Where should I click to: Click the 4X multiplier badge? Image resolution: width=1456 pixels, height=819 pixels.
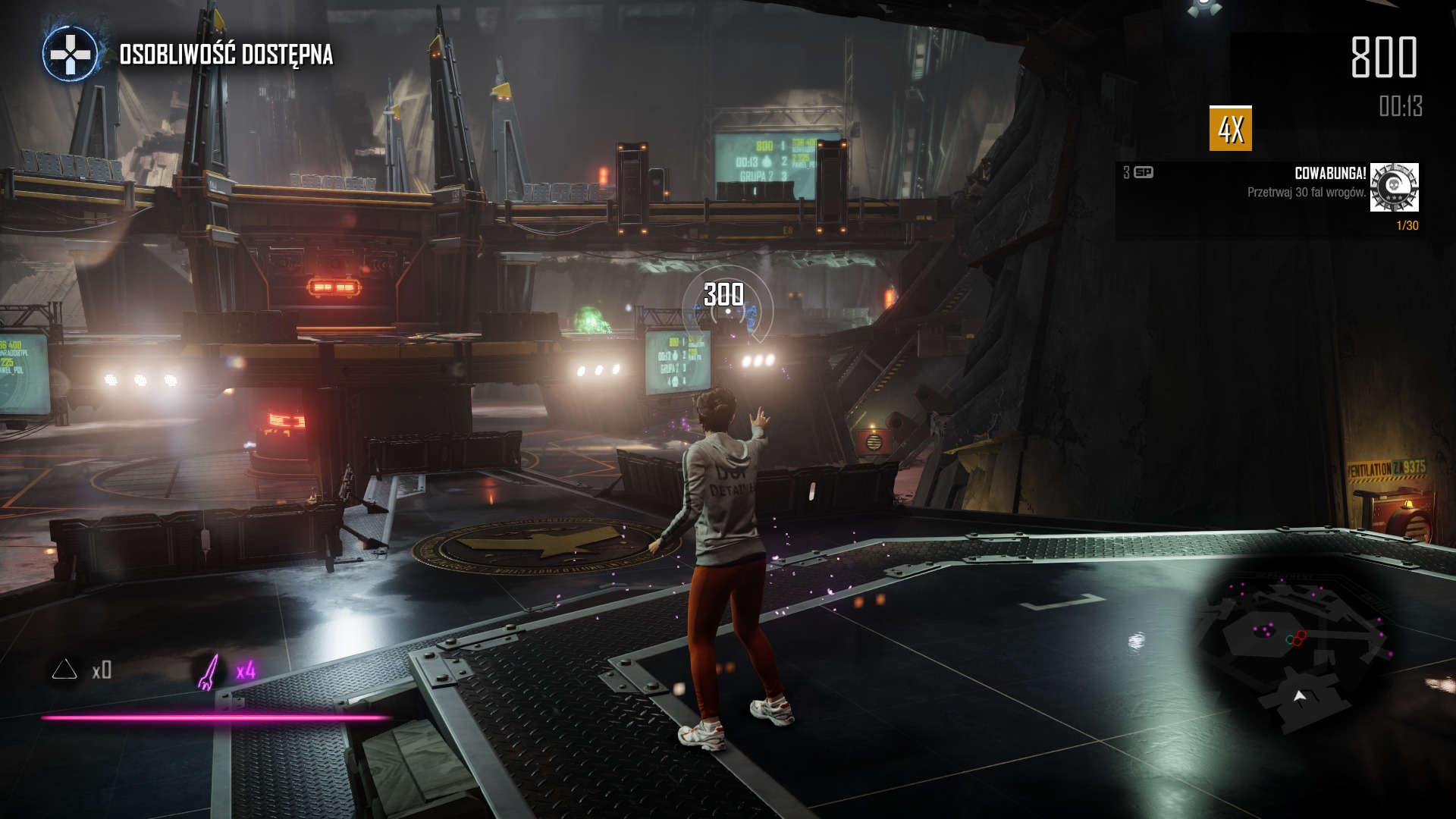click(1230, 129)
